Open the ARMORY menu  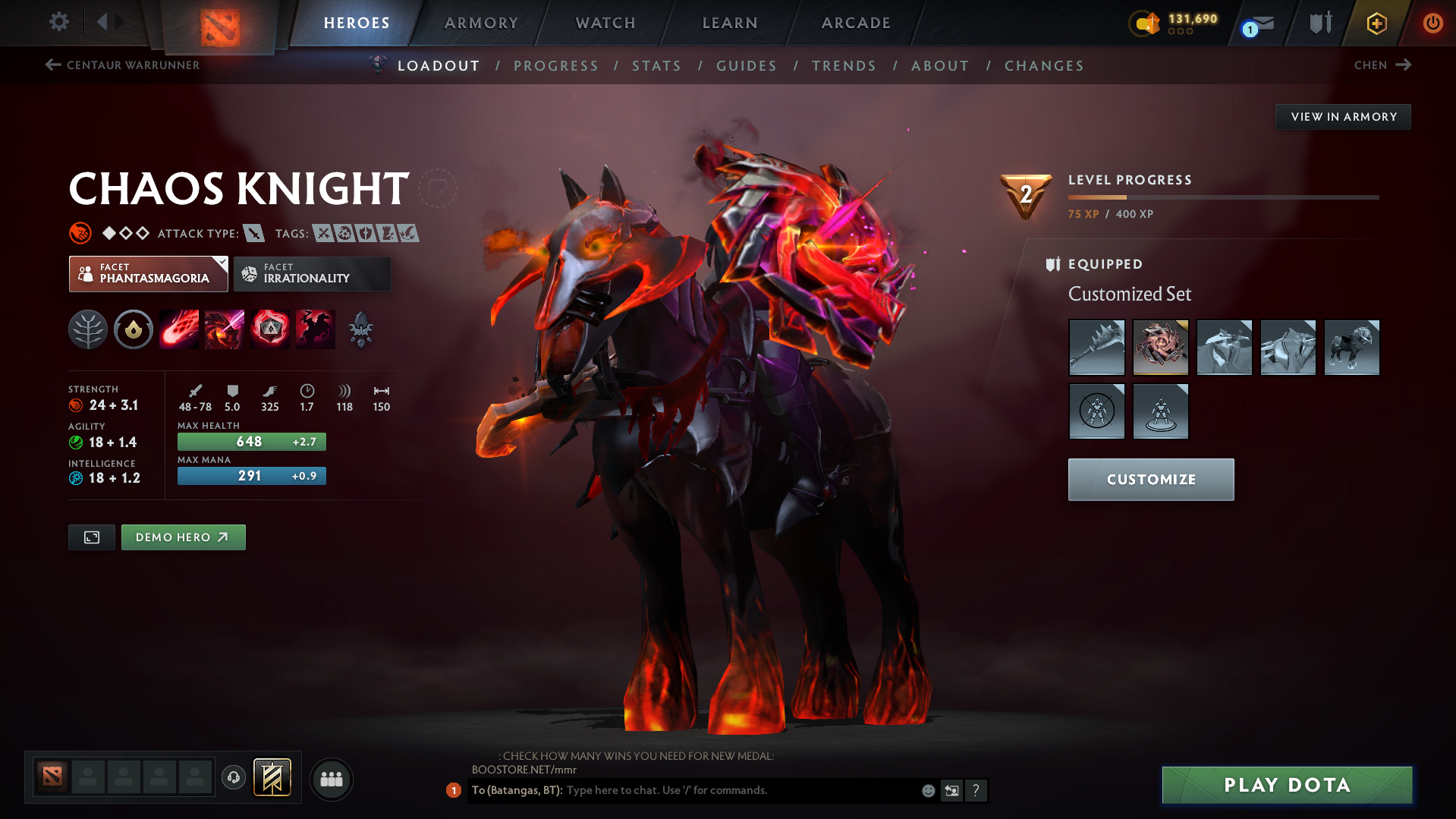click(x=481, y=23)
